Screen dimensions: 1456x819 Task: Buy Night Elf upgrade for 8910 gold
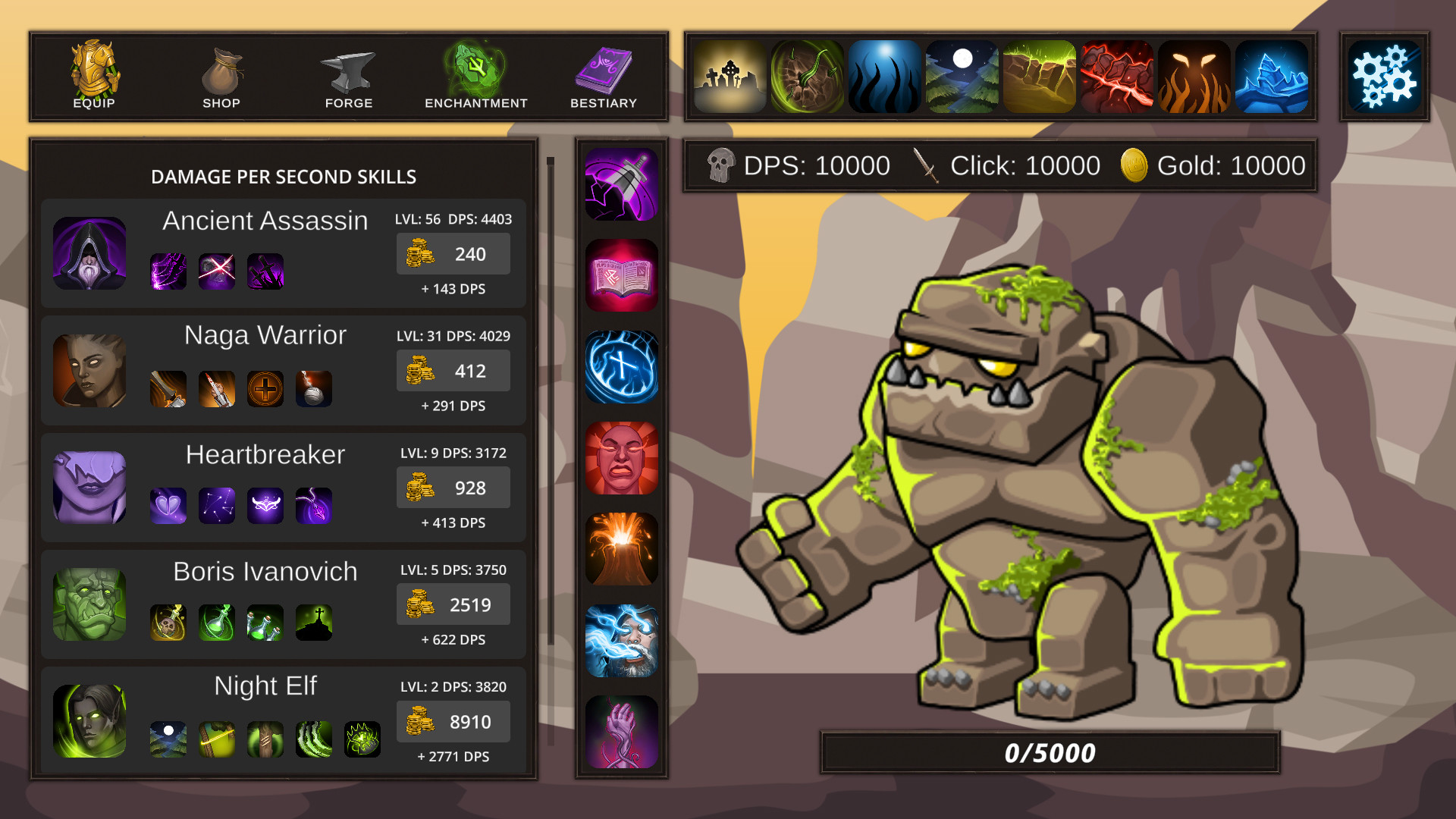click(x=453, y=721)
